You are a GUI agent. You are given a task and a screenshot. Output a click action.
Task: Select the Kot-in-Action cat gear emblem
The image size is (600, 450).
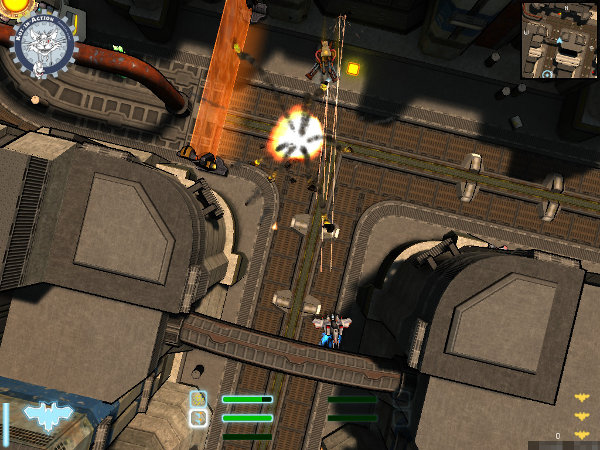point(45,45)
